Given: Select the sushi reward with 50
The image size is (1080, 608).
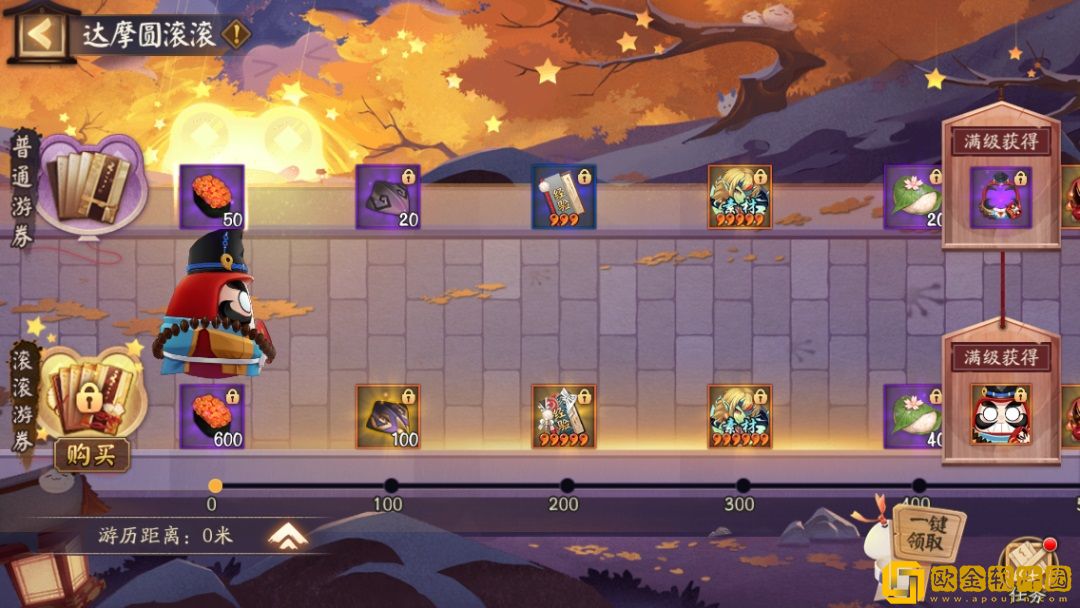Looking at the screenshot, I should (x=212, y=197).
